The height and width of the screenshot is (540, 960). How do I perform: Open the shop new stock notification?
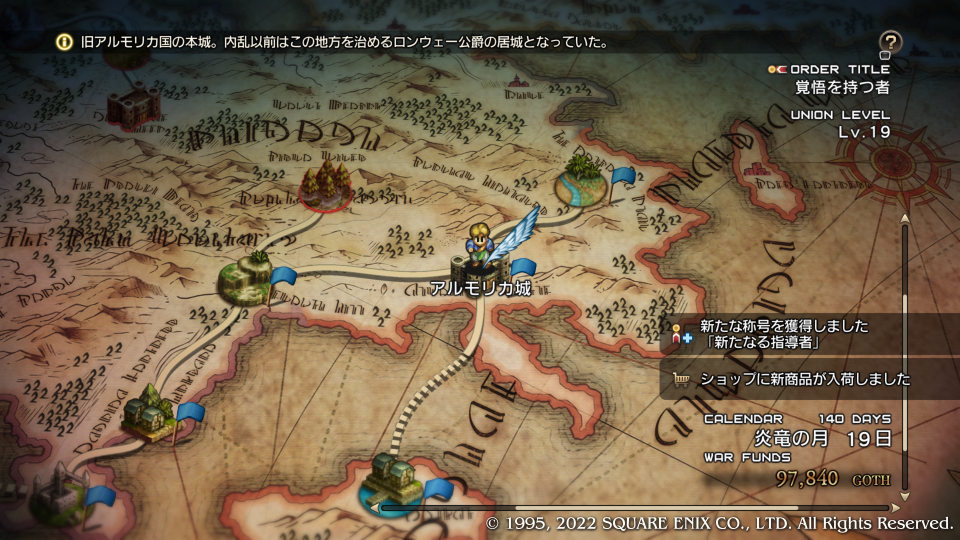tap(790, 379)
